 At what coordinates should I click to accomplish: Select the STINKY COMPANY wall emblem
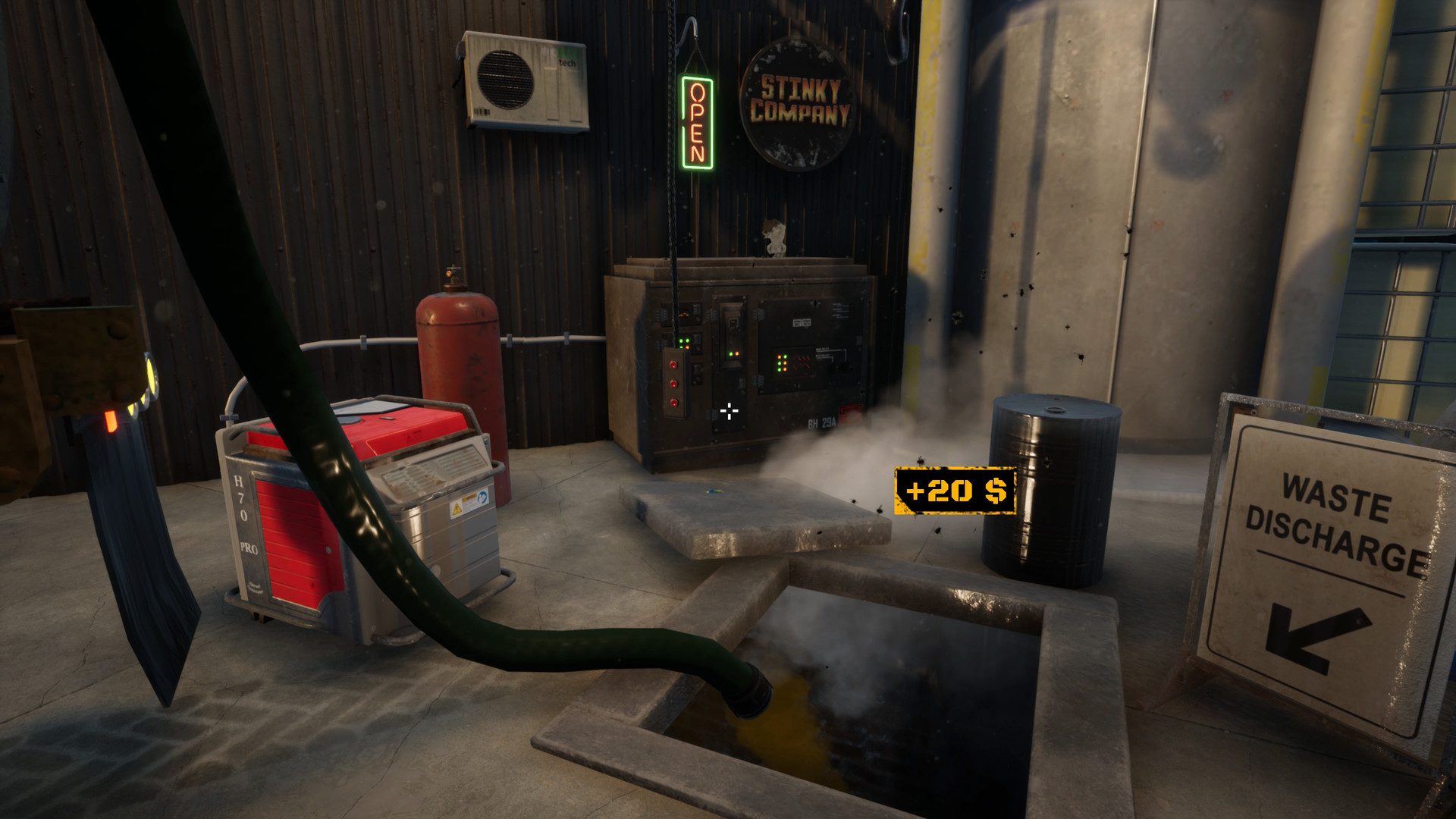(x=799, y=99)
